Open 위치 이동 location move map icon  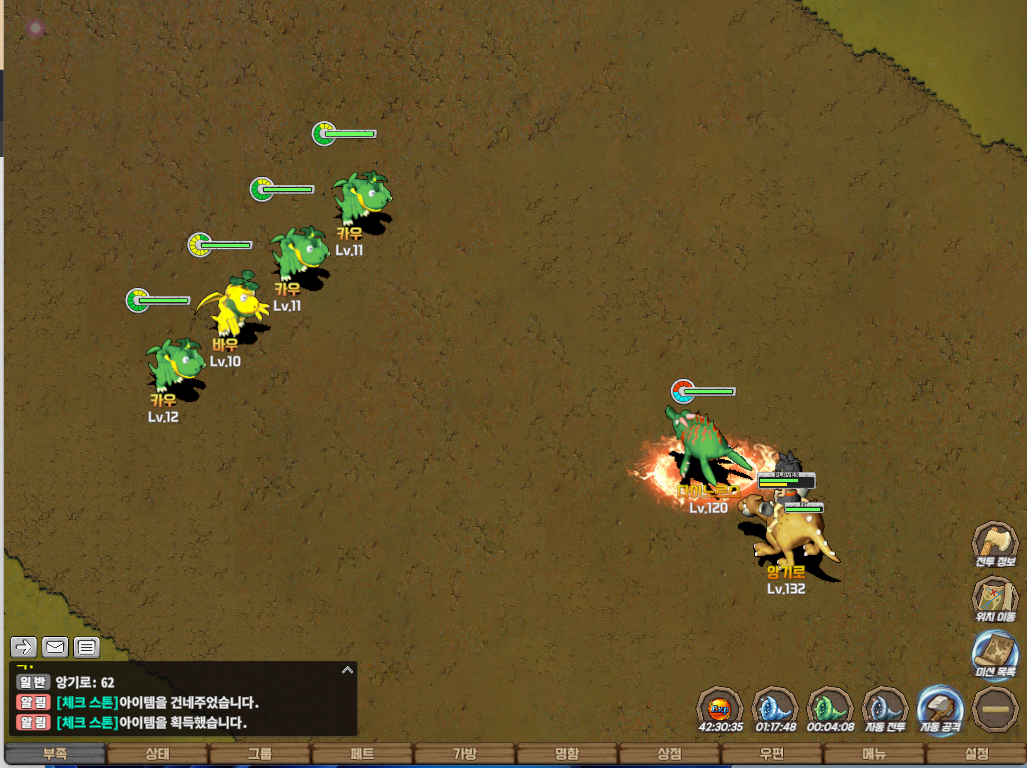tap(995, 599)
